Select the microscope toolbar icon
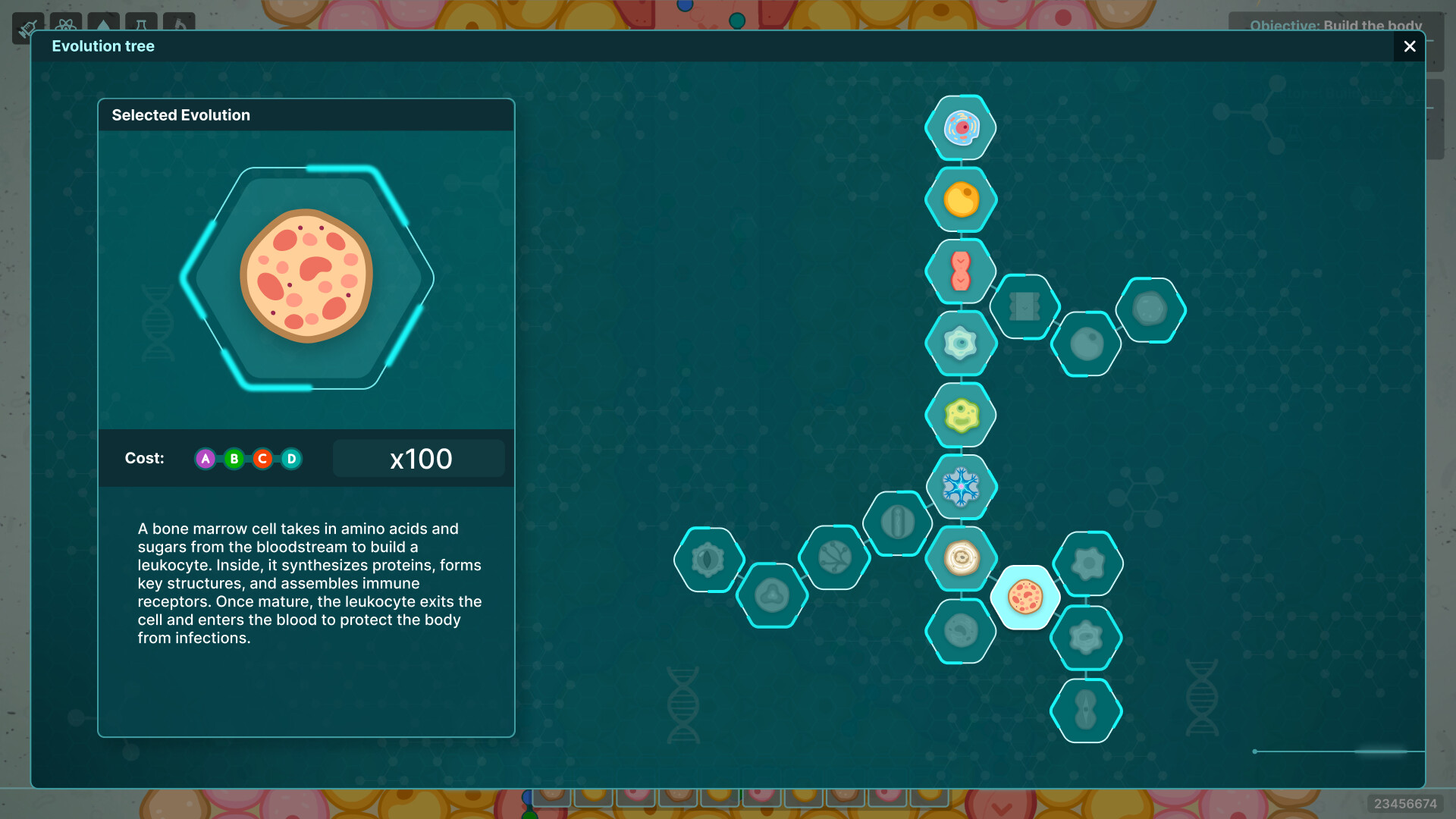 tap(179, 24)
